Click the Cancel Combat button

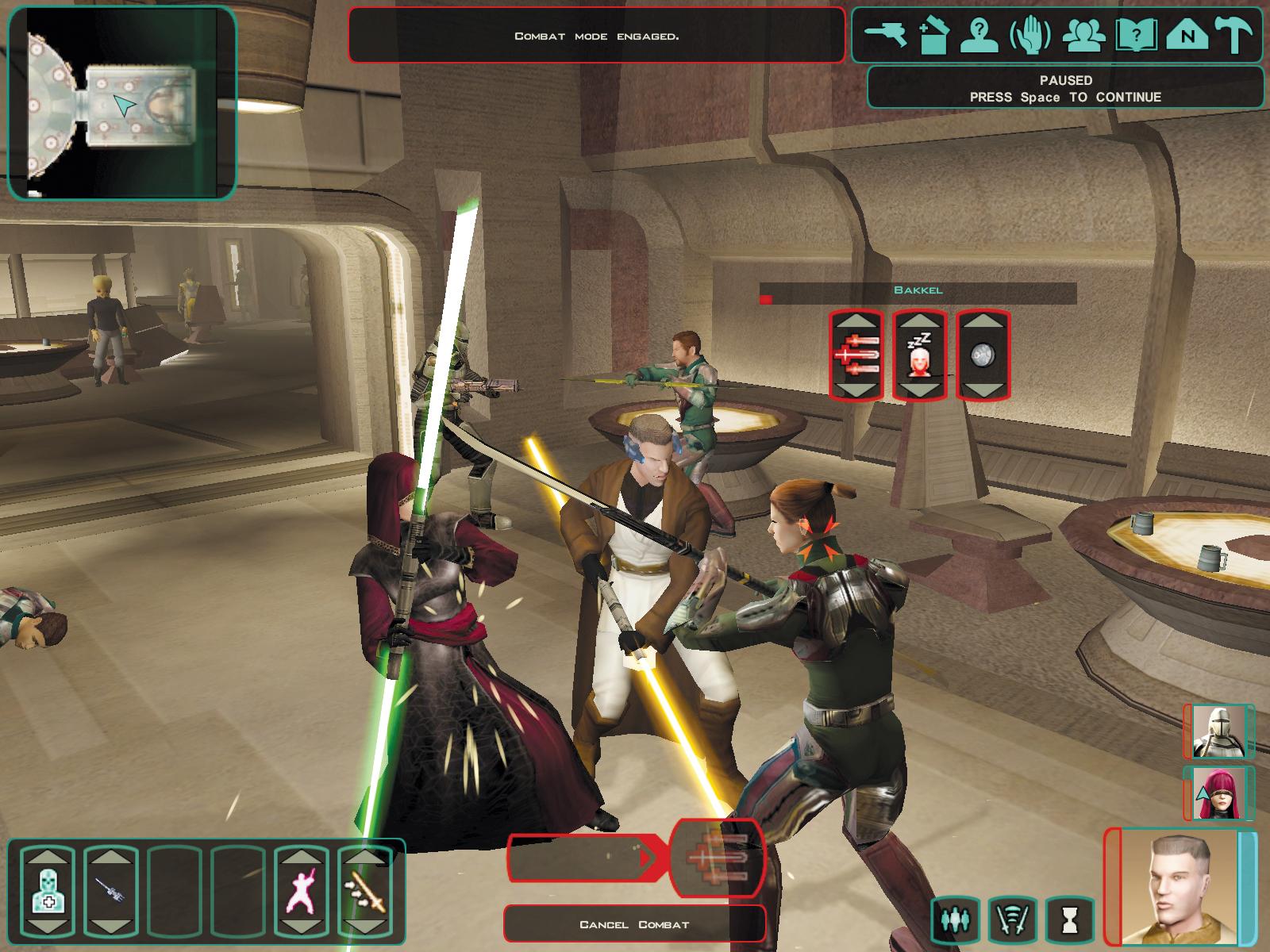634,924
